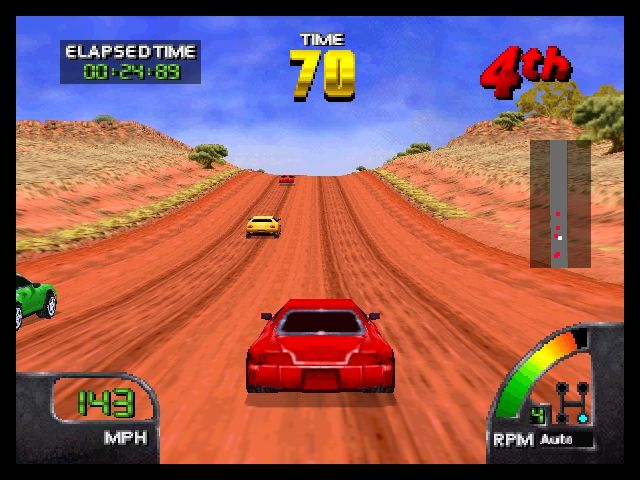Image resolution: width=640 pixels, height=480 pixels.
Task: Click the vertical track progress minimap
Action: coord(560,204)
